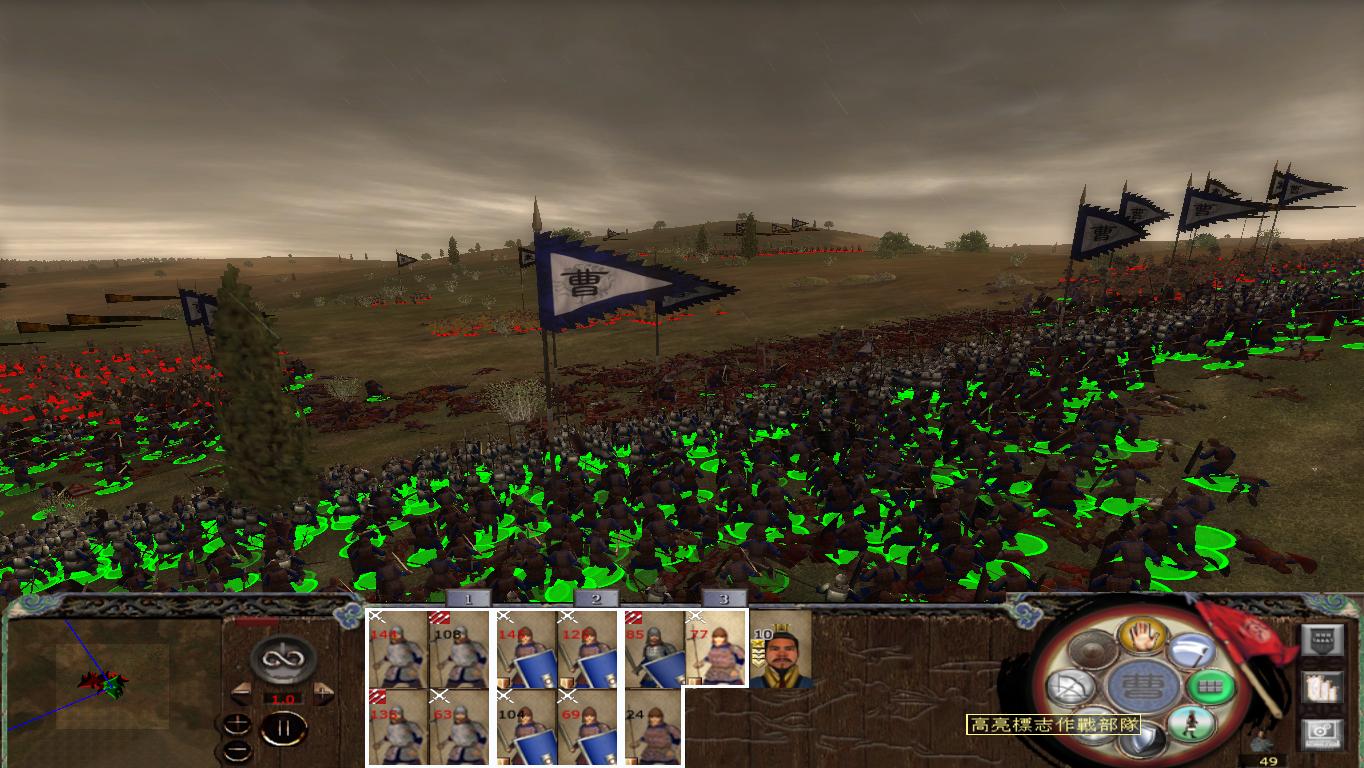1364x768 pixels.
Task: Select the scythe withdraw order icon
Action: (1190, 650)
